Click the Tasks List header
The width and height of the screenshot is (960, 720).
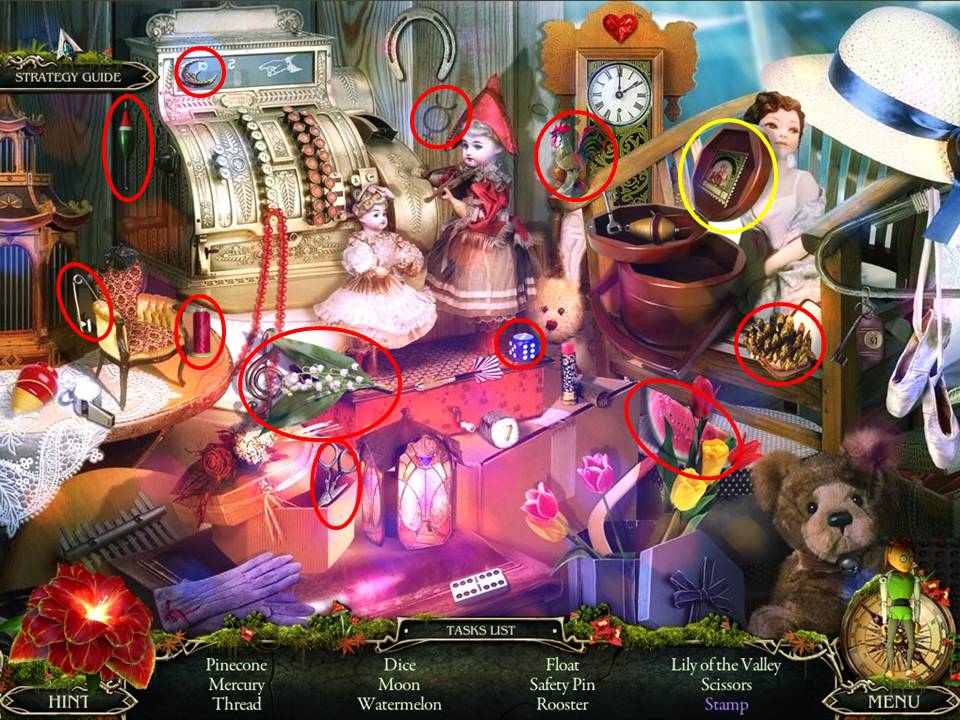(x=481, y=631)
